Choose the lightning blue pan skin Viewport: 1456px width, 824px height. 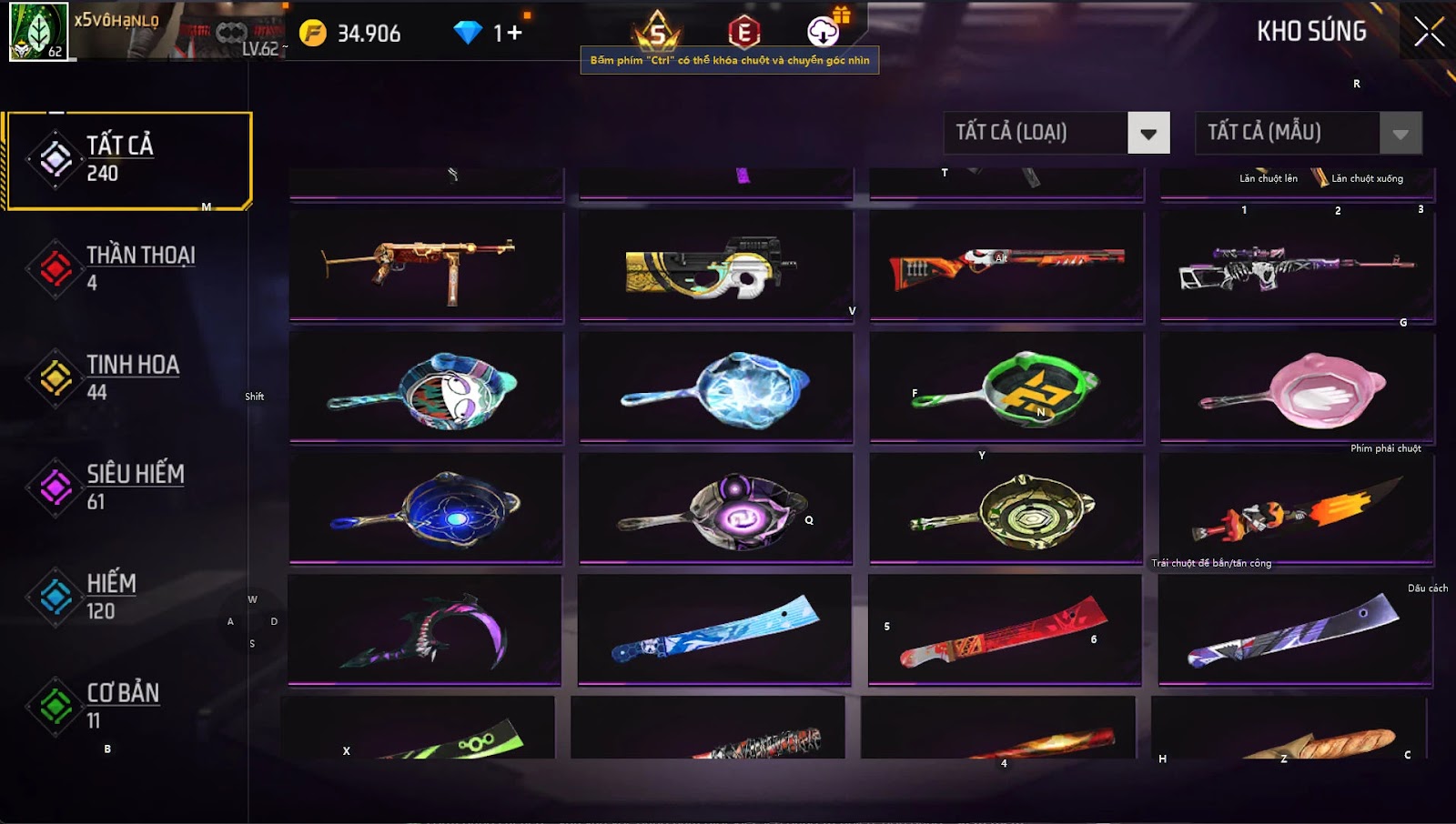[x=716, y=389]
